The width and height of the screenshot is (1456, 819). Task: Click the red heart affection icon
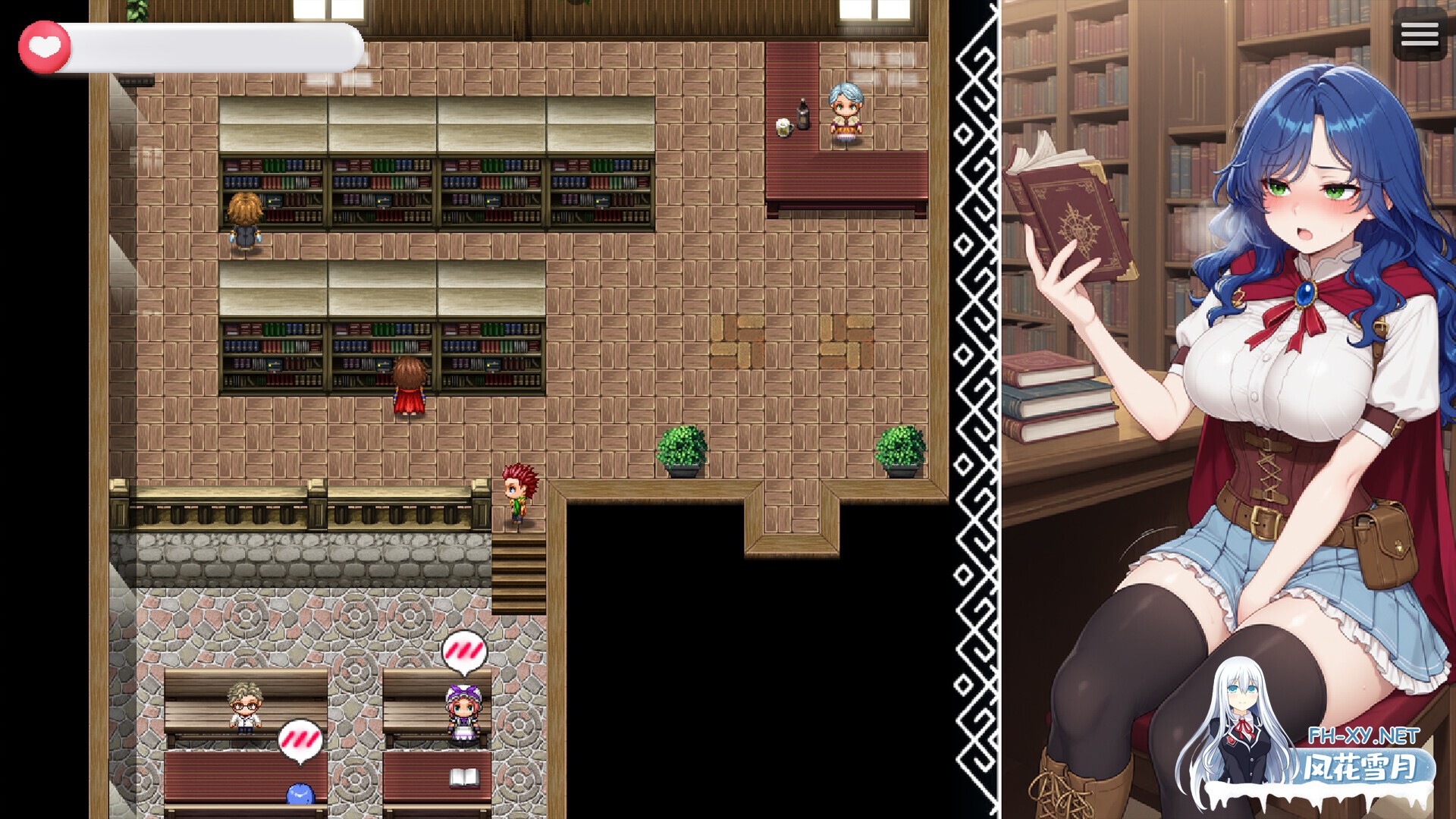tap(44, 43)
